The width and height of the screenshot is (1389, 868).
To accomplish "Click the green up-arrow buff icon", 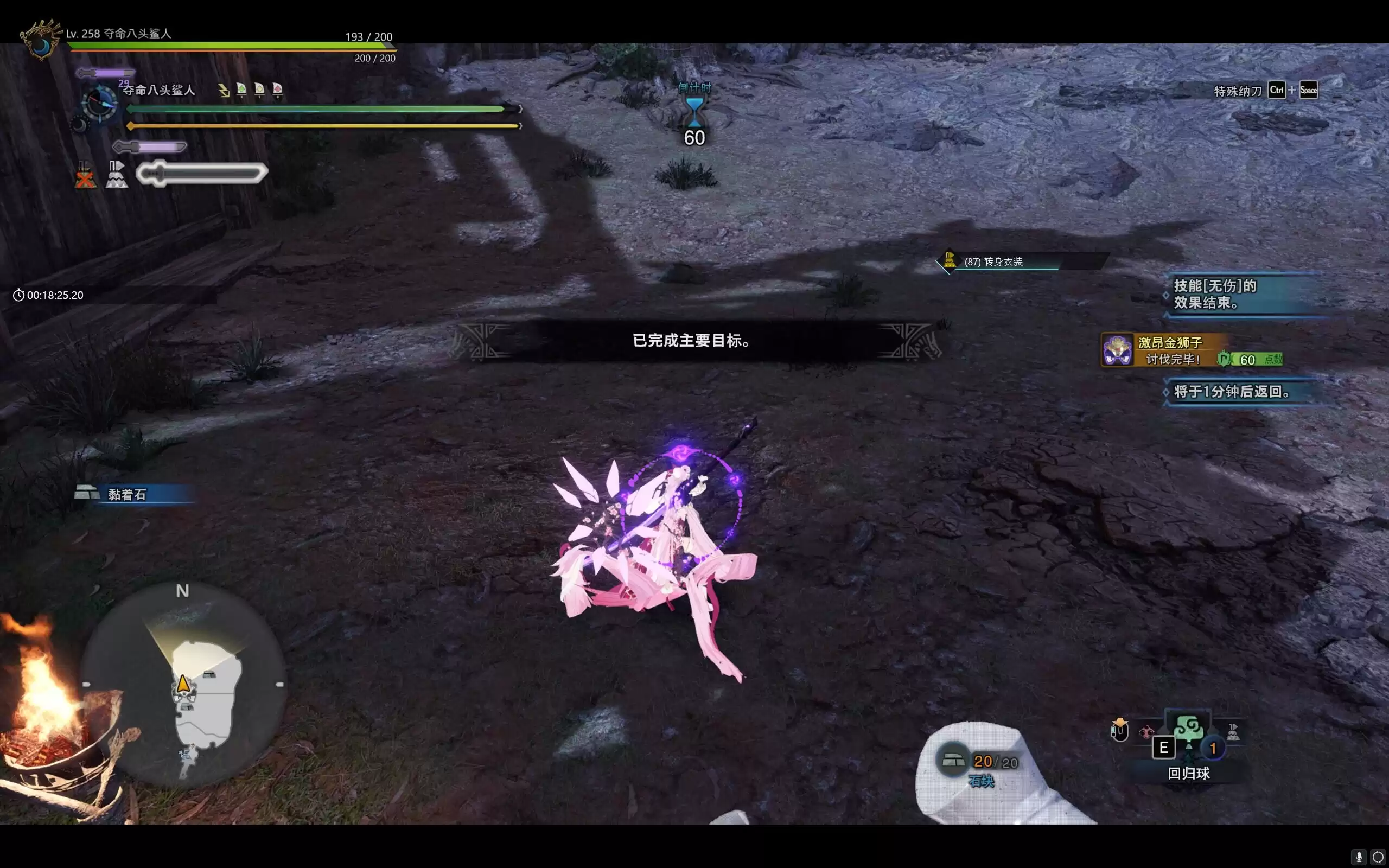I will (x=241, y=90).
